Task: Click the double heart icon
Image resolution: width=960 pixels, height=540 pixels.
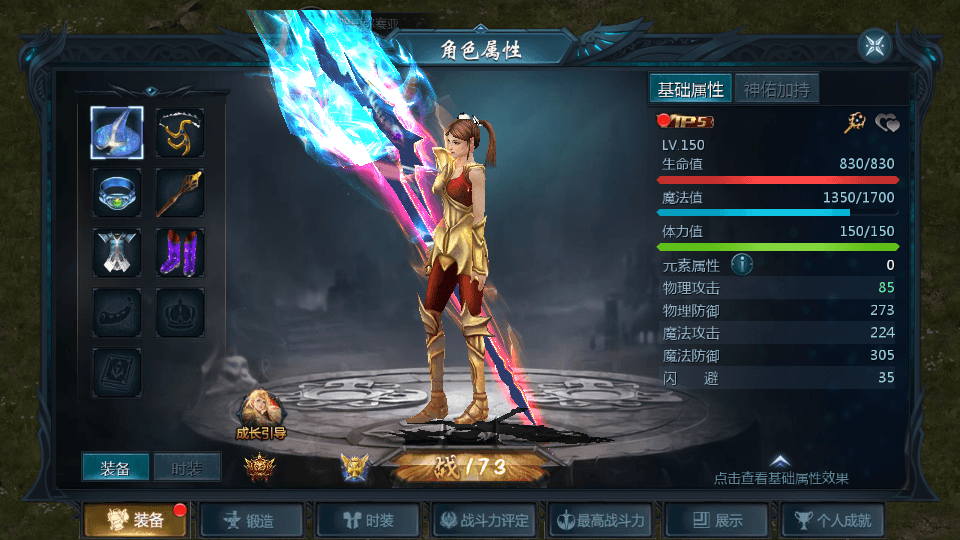Action: click(887, 123)
